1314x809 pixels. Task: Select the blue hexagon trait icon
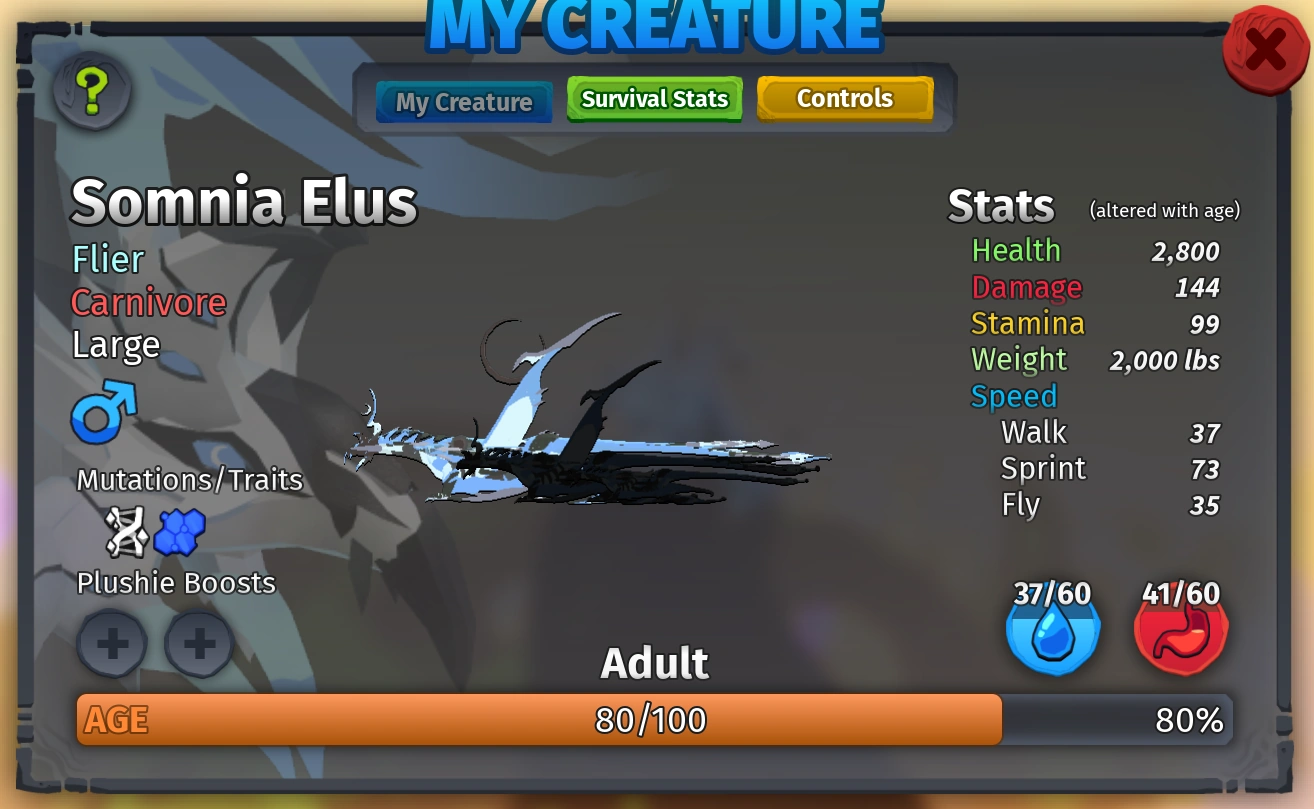coord(180,531)
